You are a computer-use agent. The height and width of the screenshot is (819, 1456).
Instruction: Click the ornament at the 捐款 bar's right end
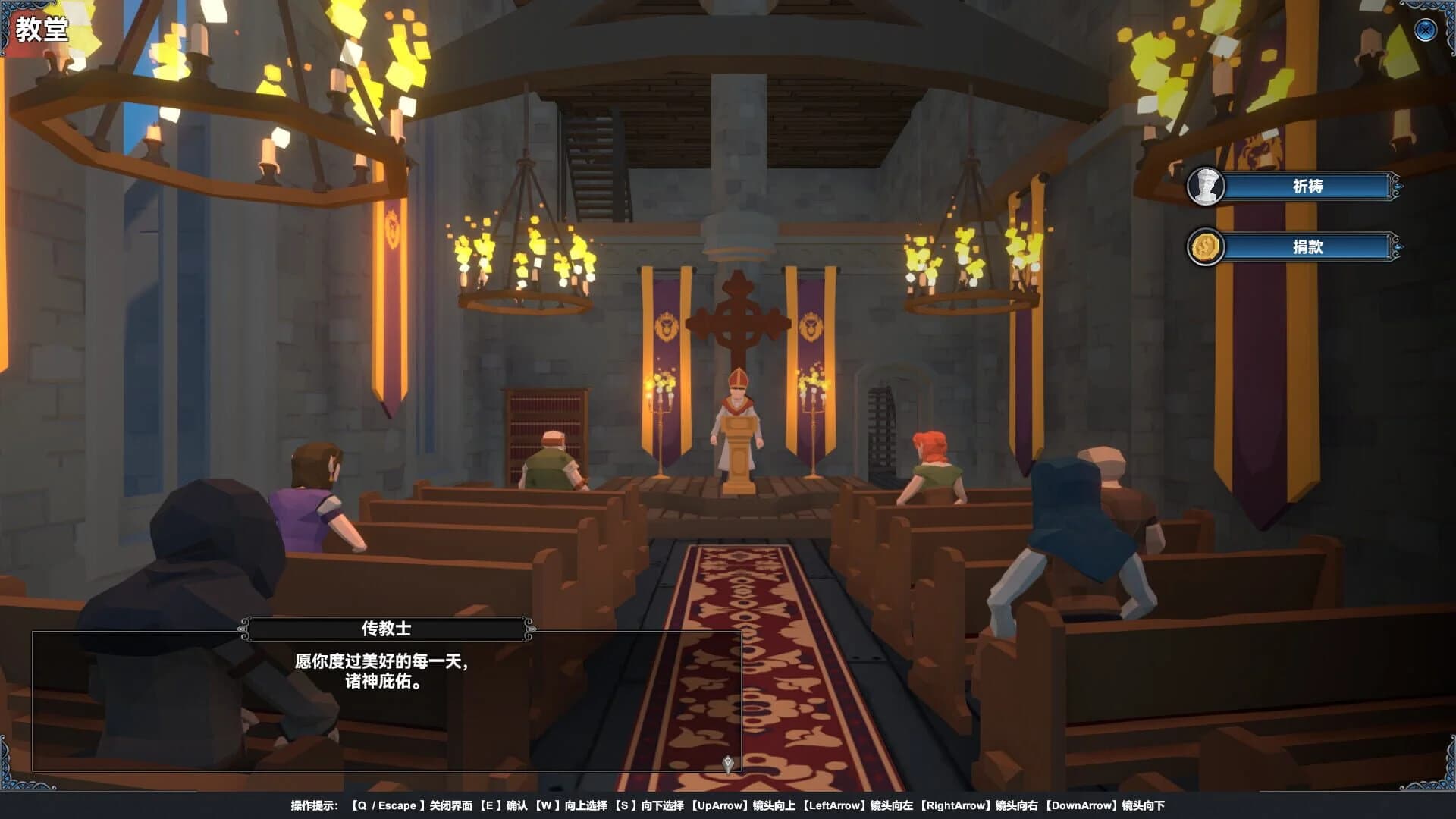[1398, 247]
